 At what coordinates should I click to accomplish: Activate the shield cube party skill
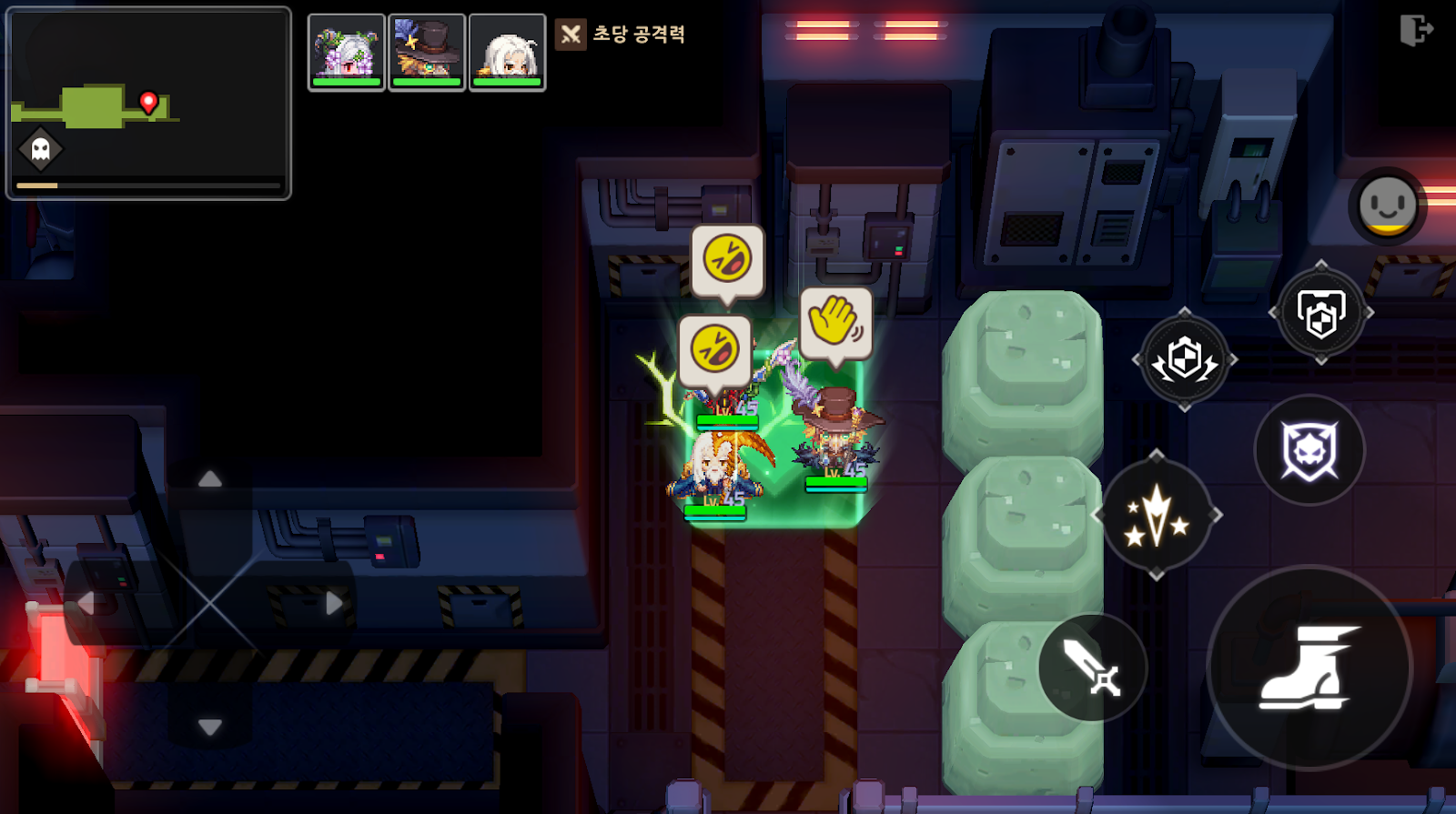[1321, 313]
